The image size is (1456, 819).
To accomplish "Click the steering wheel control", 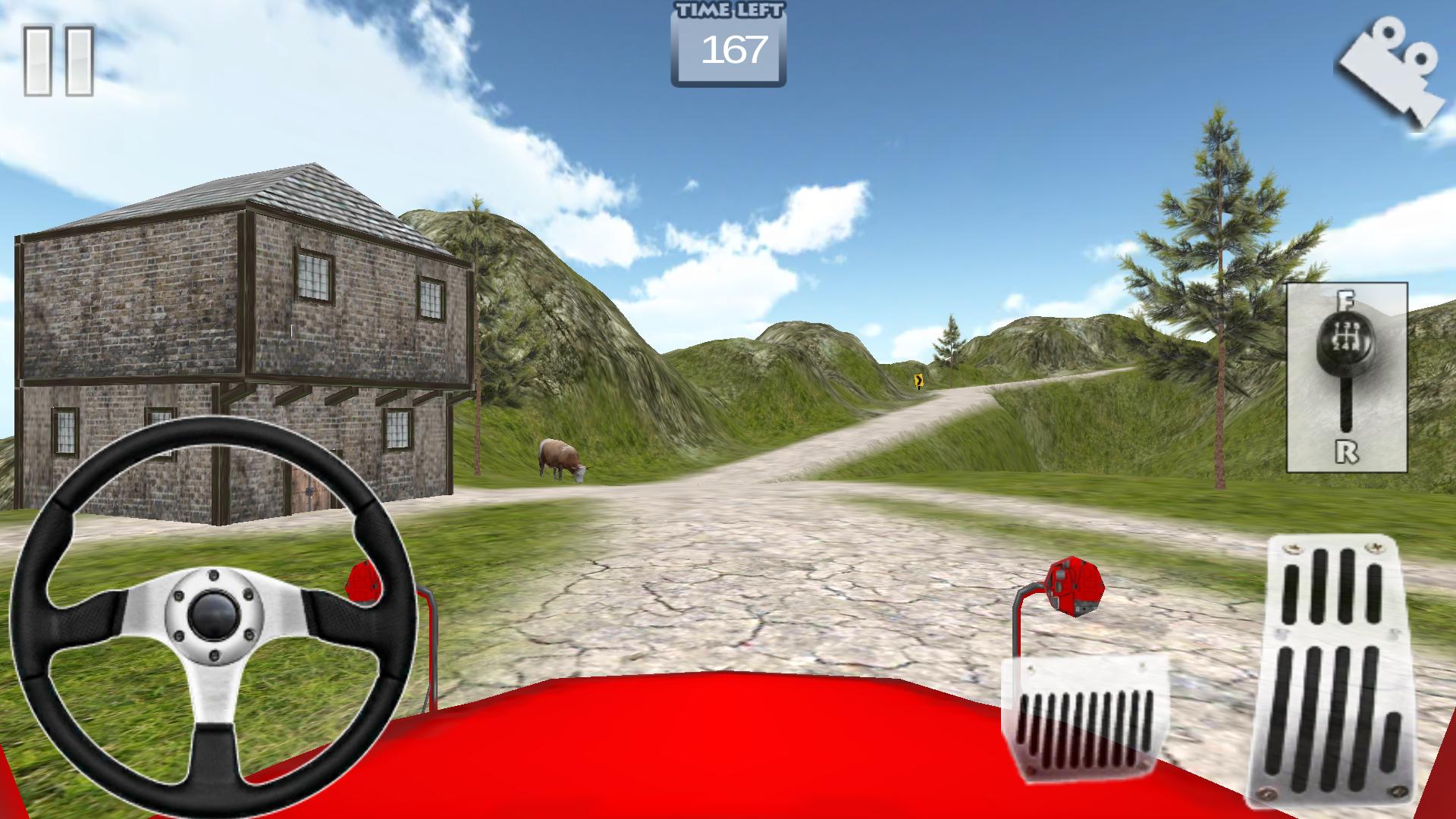I will tap(213, 613).
